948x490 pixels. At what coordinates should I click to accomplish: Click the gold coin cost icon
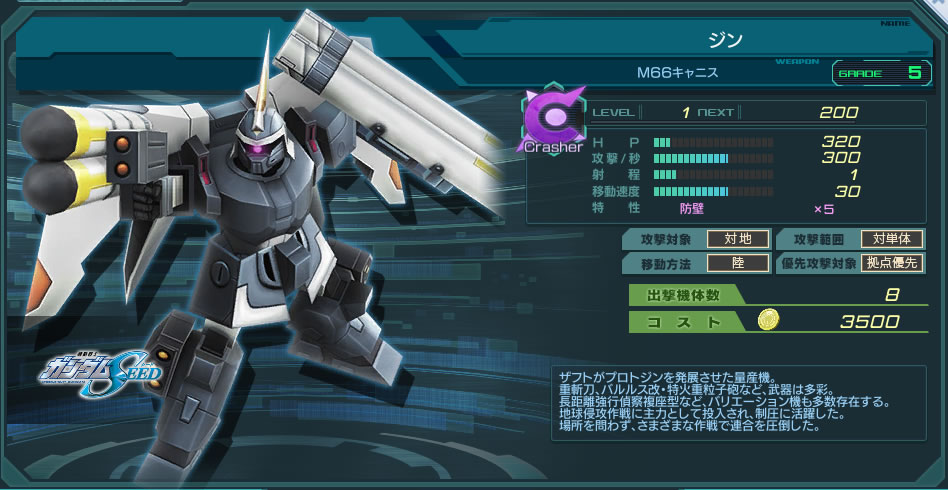767,320
